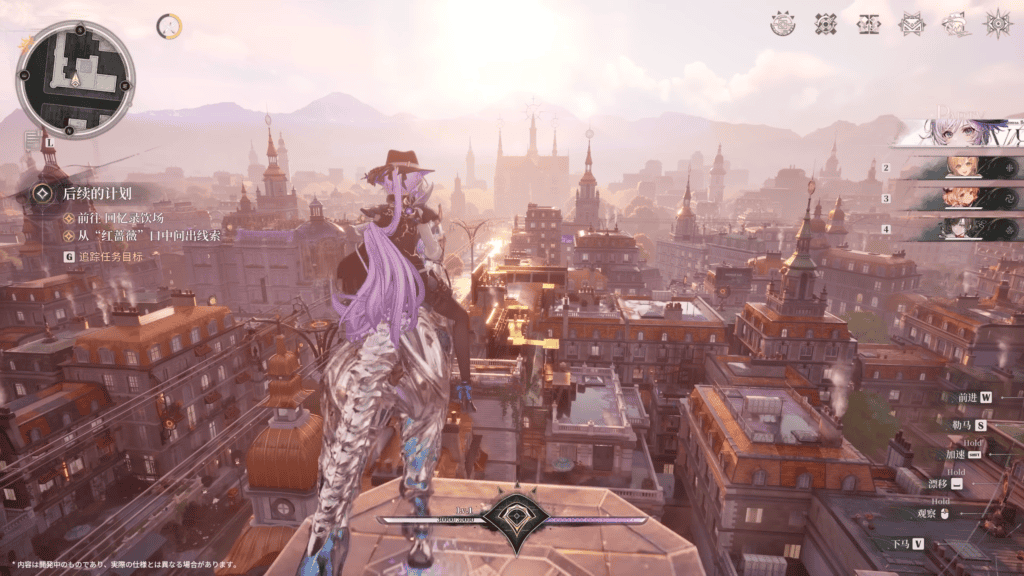The width and height of the screenshot is (1024, 576).
Task: Select the active silver-haired party leader portrait
Action: coord(958,133)
